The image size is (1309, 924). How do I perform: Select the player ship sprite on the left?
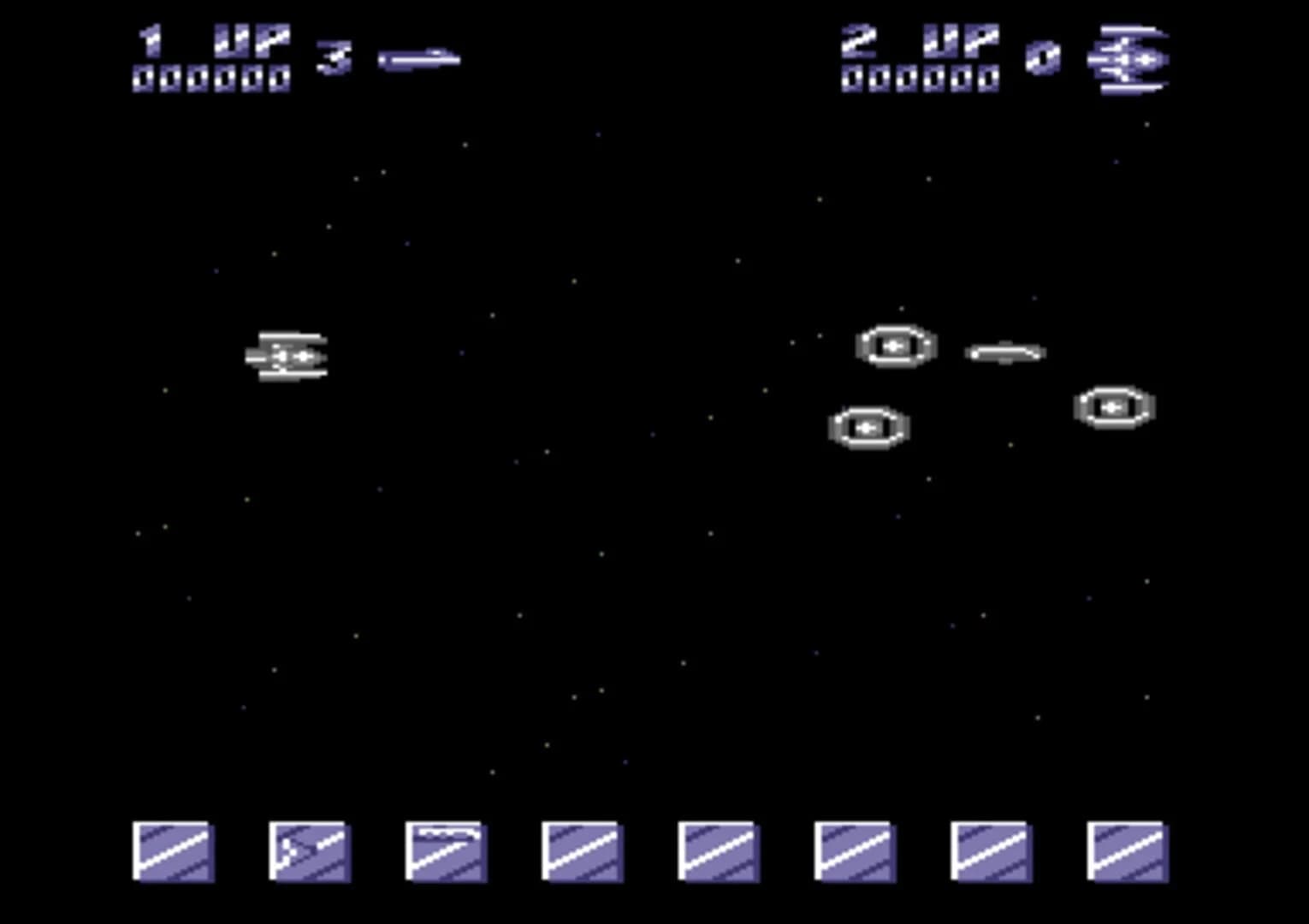coord(288,353)
